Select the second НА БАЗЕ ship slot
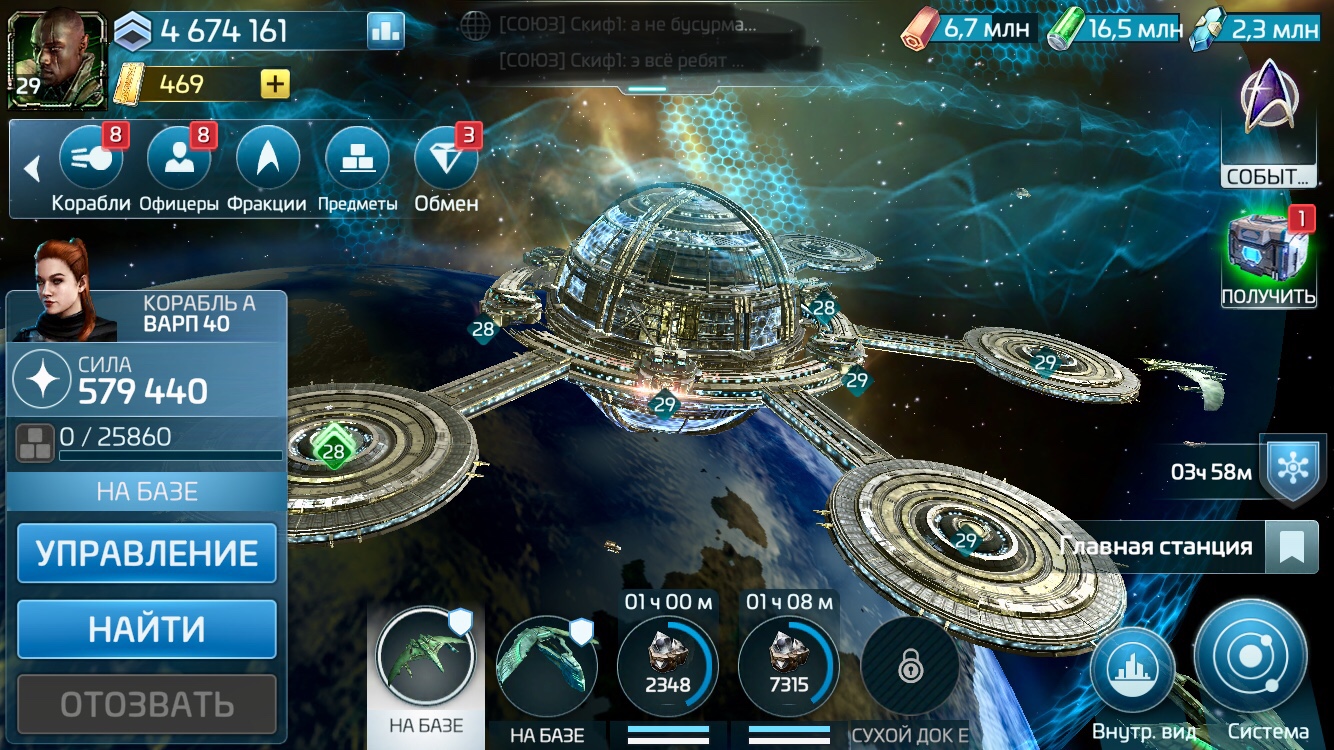 [x=545, y=665]
